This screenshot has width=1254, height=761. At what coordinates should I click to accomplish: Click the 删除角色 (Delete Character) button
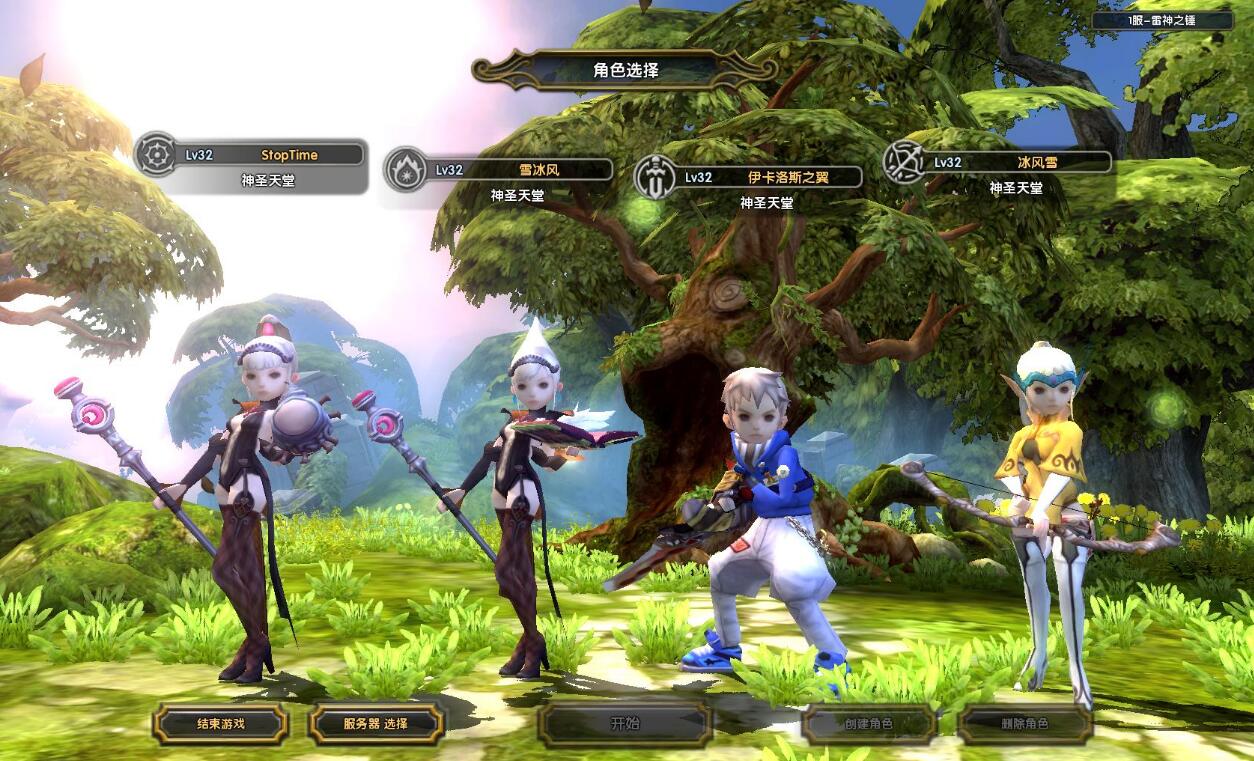pos(1024,723)
